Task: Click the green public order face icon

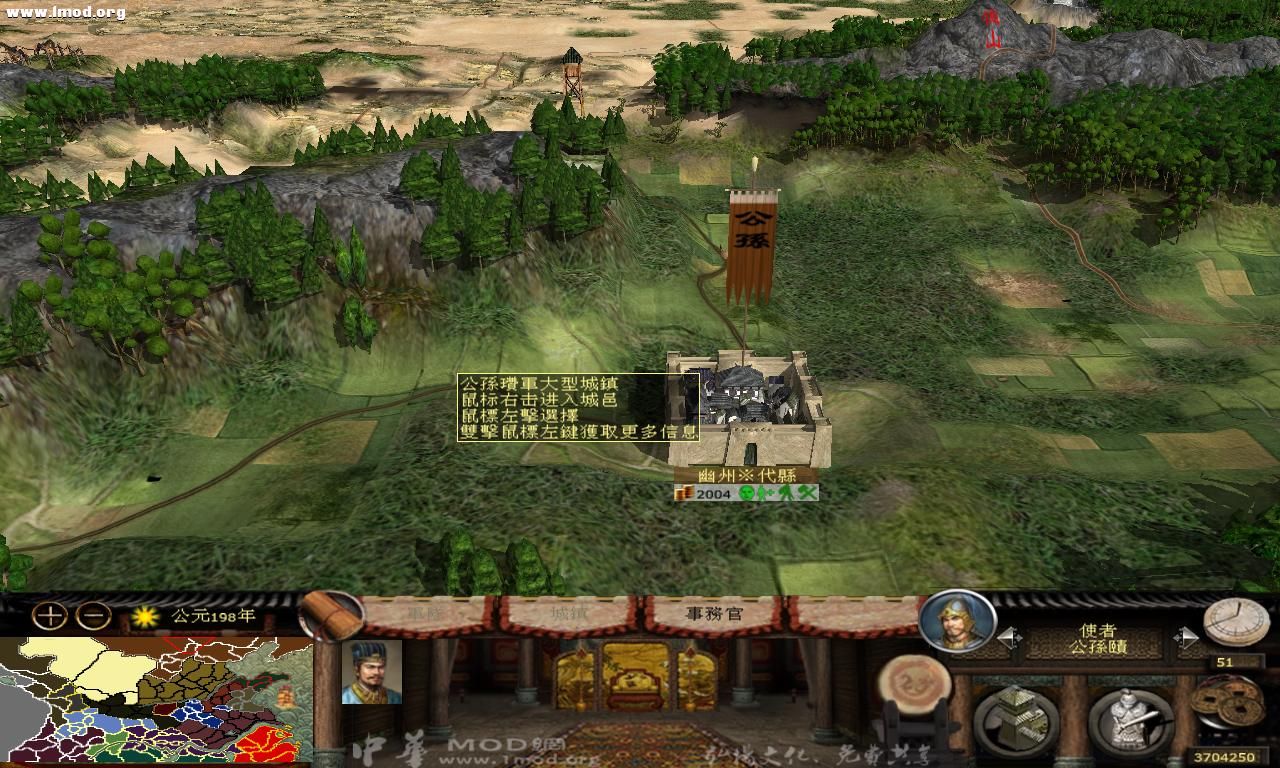Action: [x=748, y=493]
